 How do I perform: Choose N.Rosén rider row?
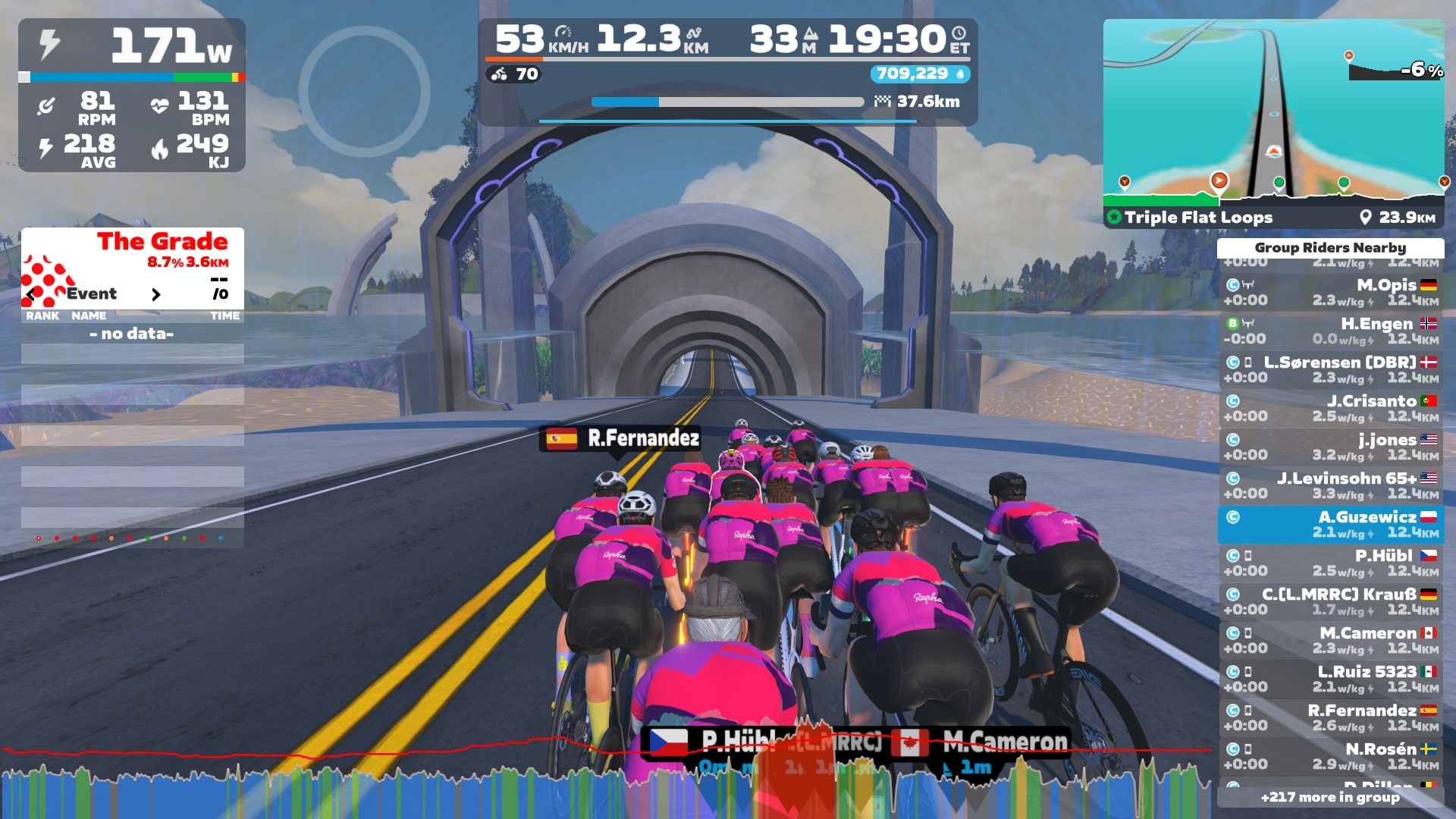1331,757
